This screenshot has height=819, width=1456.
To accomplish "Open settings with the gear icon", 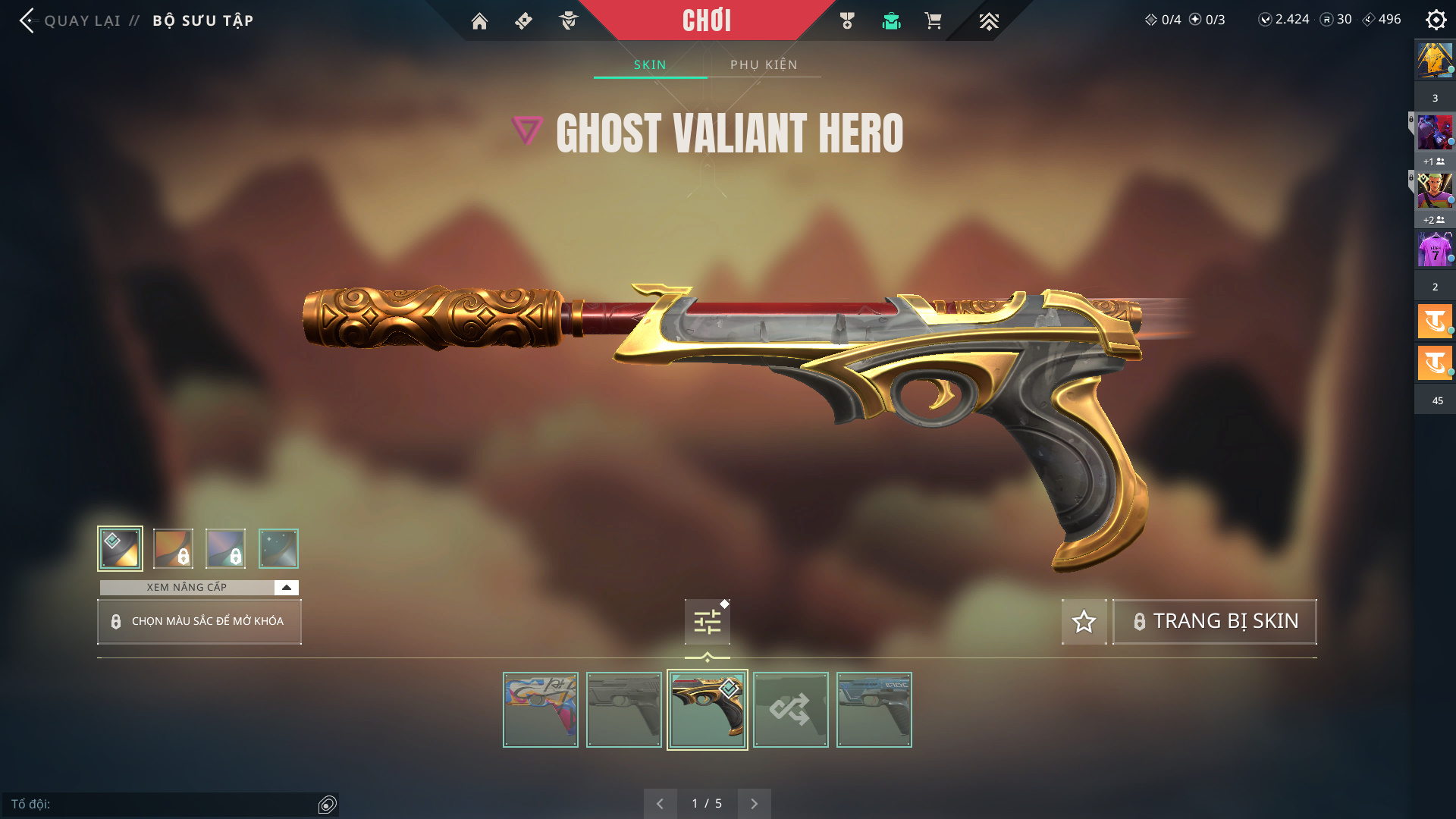I will coord(1436,20).
